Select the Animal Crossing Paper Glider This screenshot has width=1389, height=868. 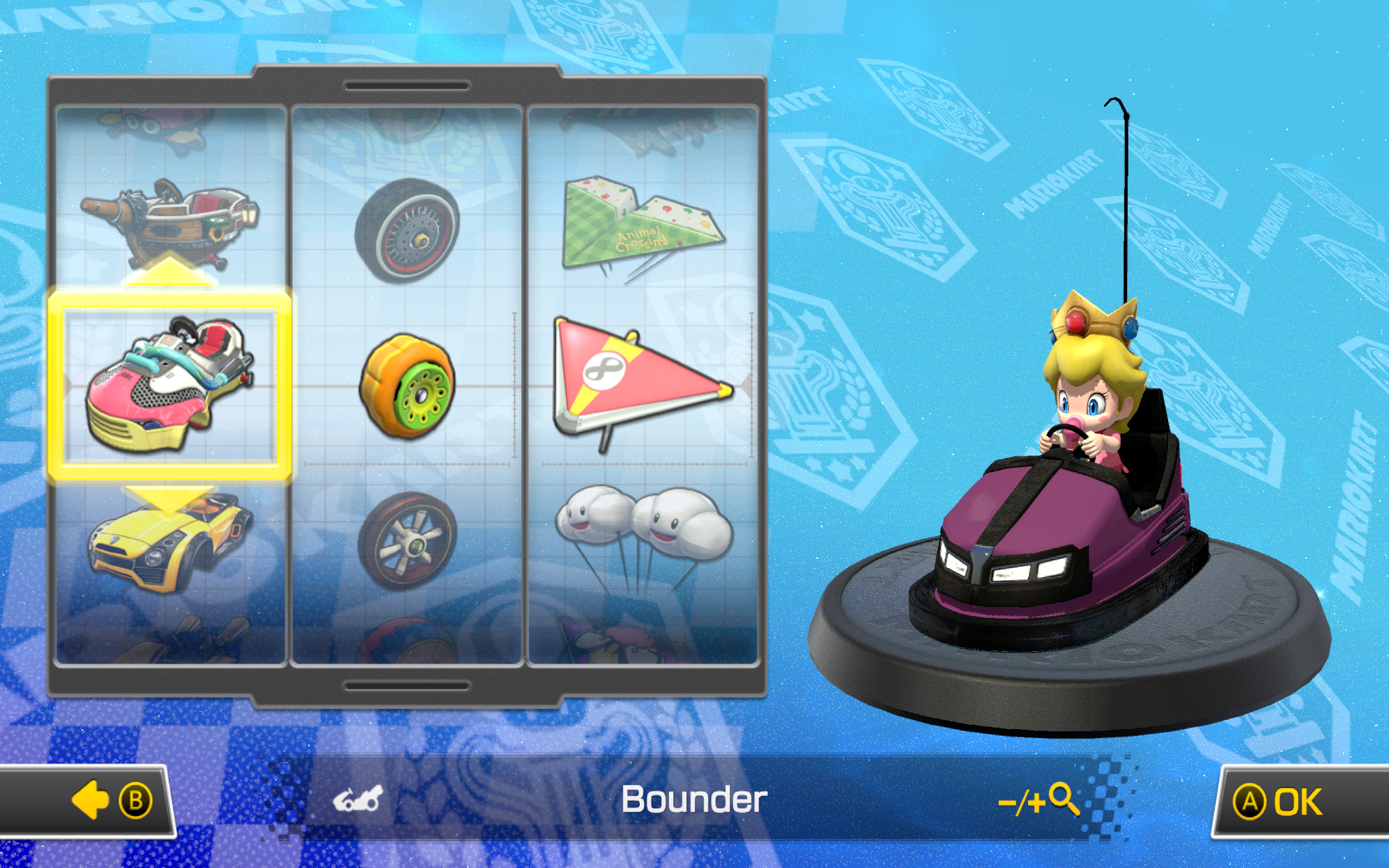[643, 229]
